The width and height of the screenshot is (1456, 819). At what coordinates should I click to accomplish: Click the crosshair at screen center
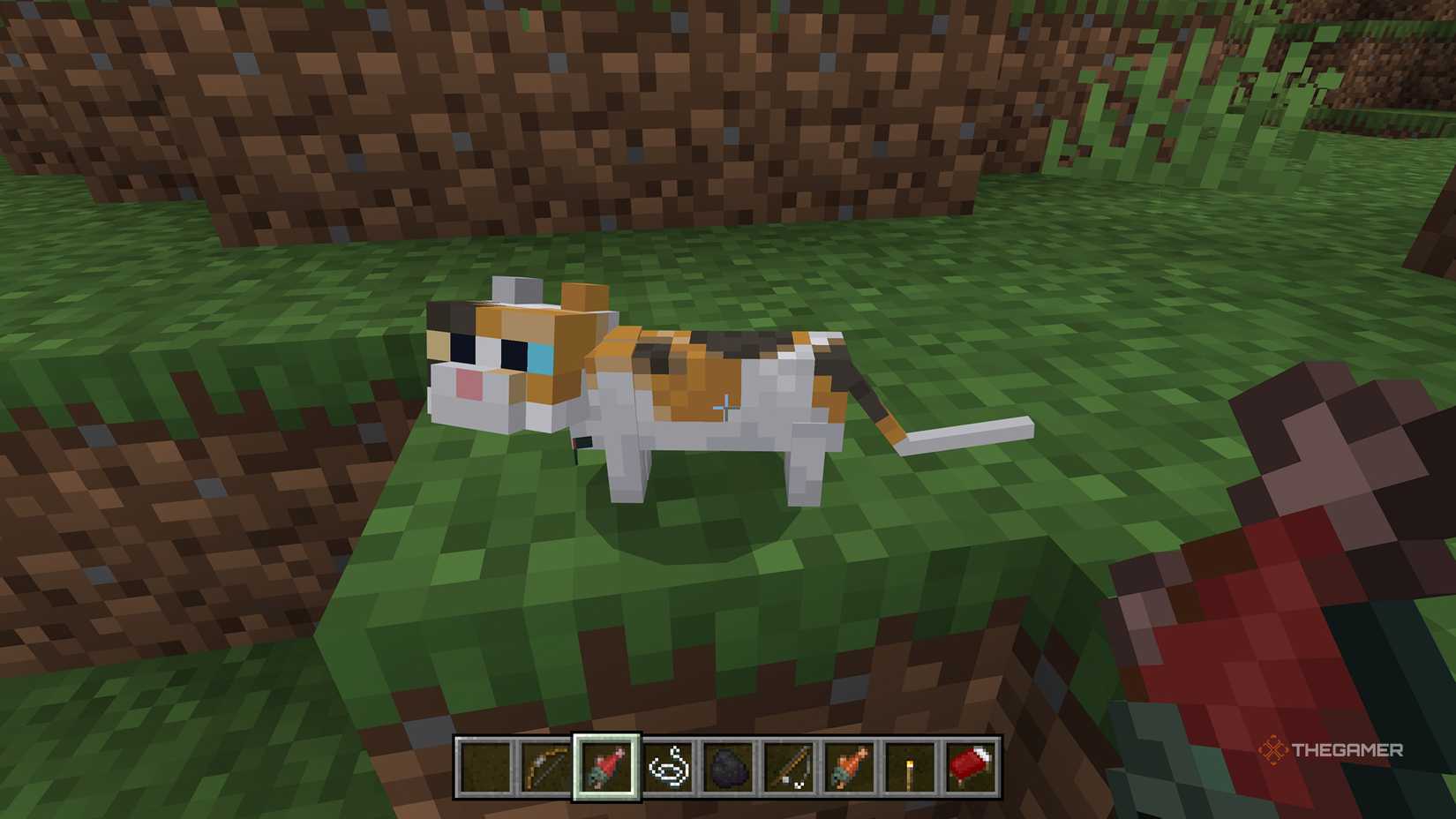pyautogui.click(x=728, y=409)
